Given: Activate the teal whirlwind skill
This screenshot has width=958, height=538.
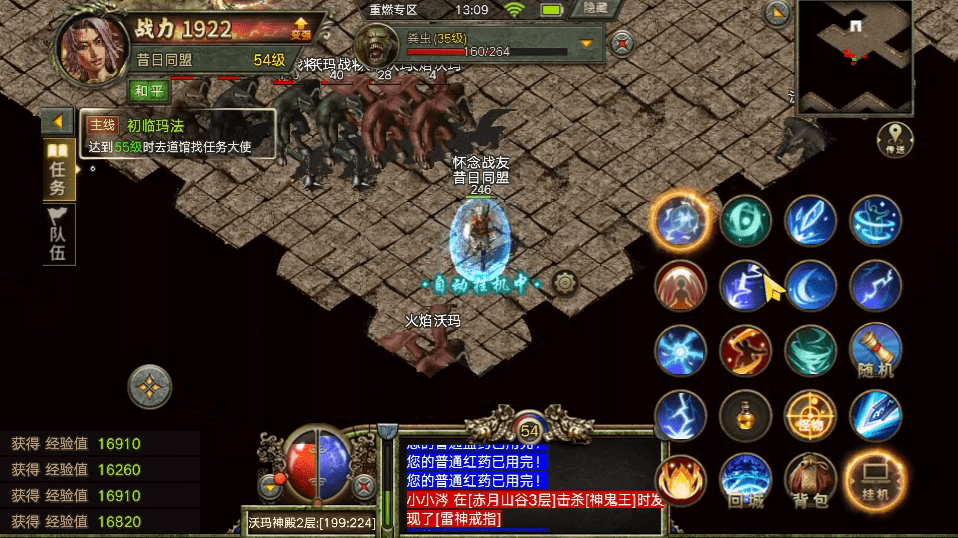Looking at the screenshot, I should [x=810, y=351].
